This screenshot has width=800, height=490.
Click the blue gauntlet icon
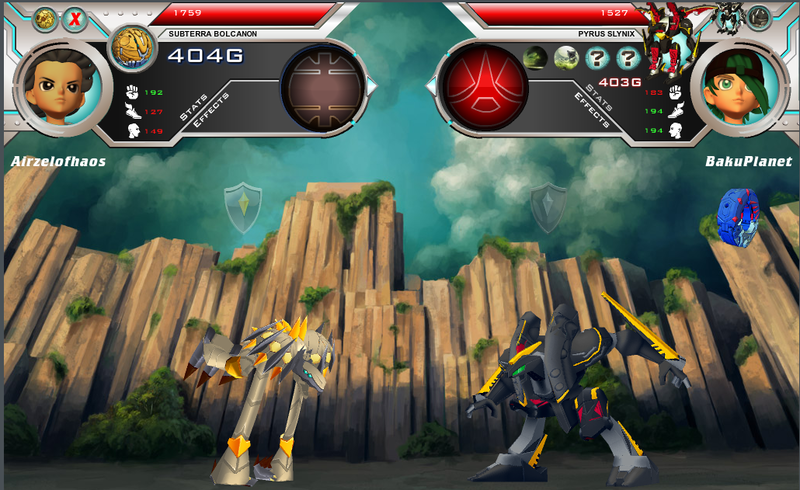point(737,216)
